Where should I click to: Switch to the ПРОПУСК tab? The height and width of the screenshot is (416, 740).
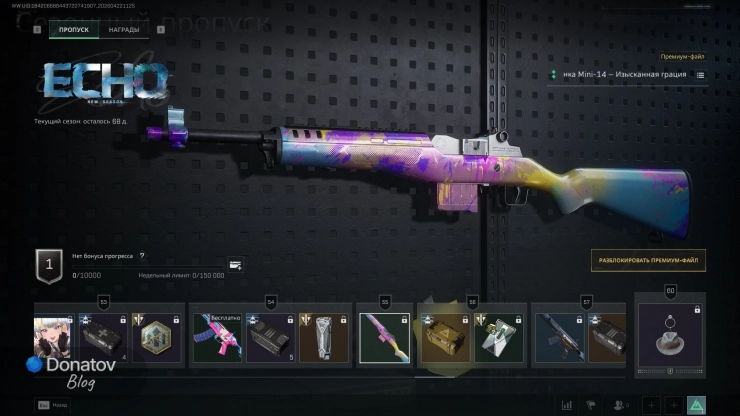[73, 30]
